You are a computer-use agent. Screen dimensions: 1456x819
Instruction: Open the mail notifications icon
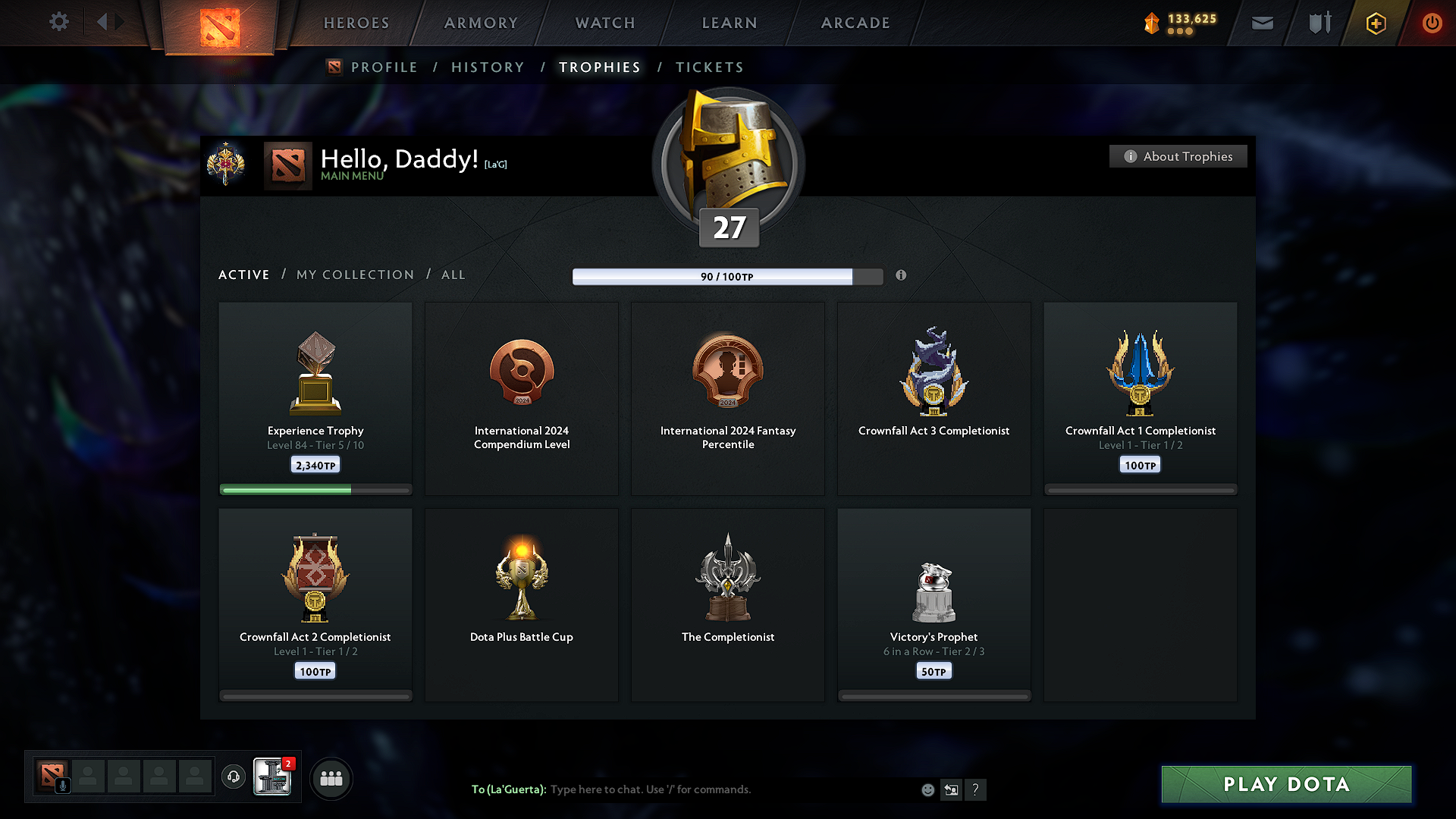1262,23
